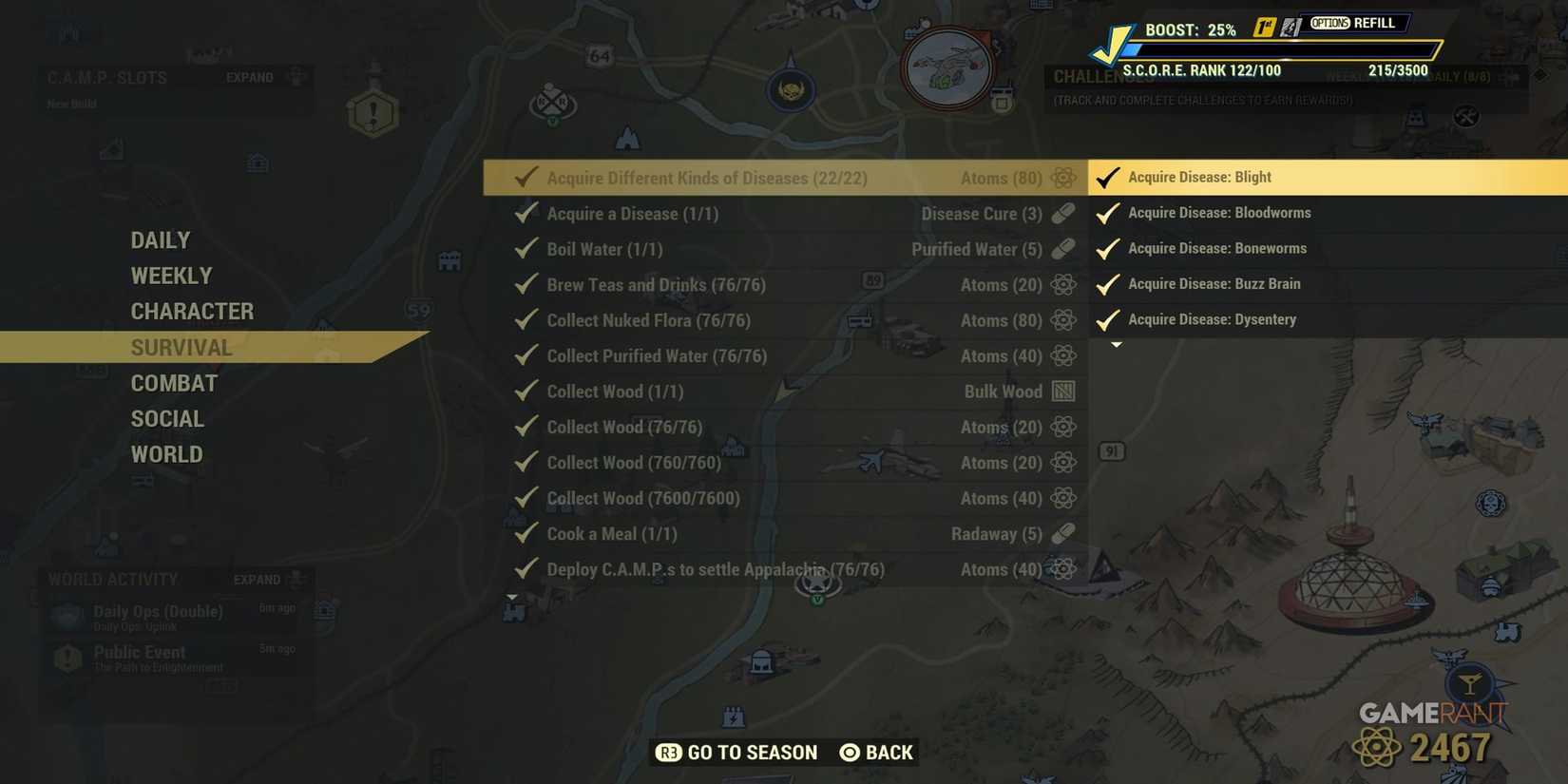Image resolution: width=1568 pixels, height=784 pixels.
Task: Toggle the checkmark on Boil Water challenge
Action: click(525, 249)
